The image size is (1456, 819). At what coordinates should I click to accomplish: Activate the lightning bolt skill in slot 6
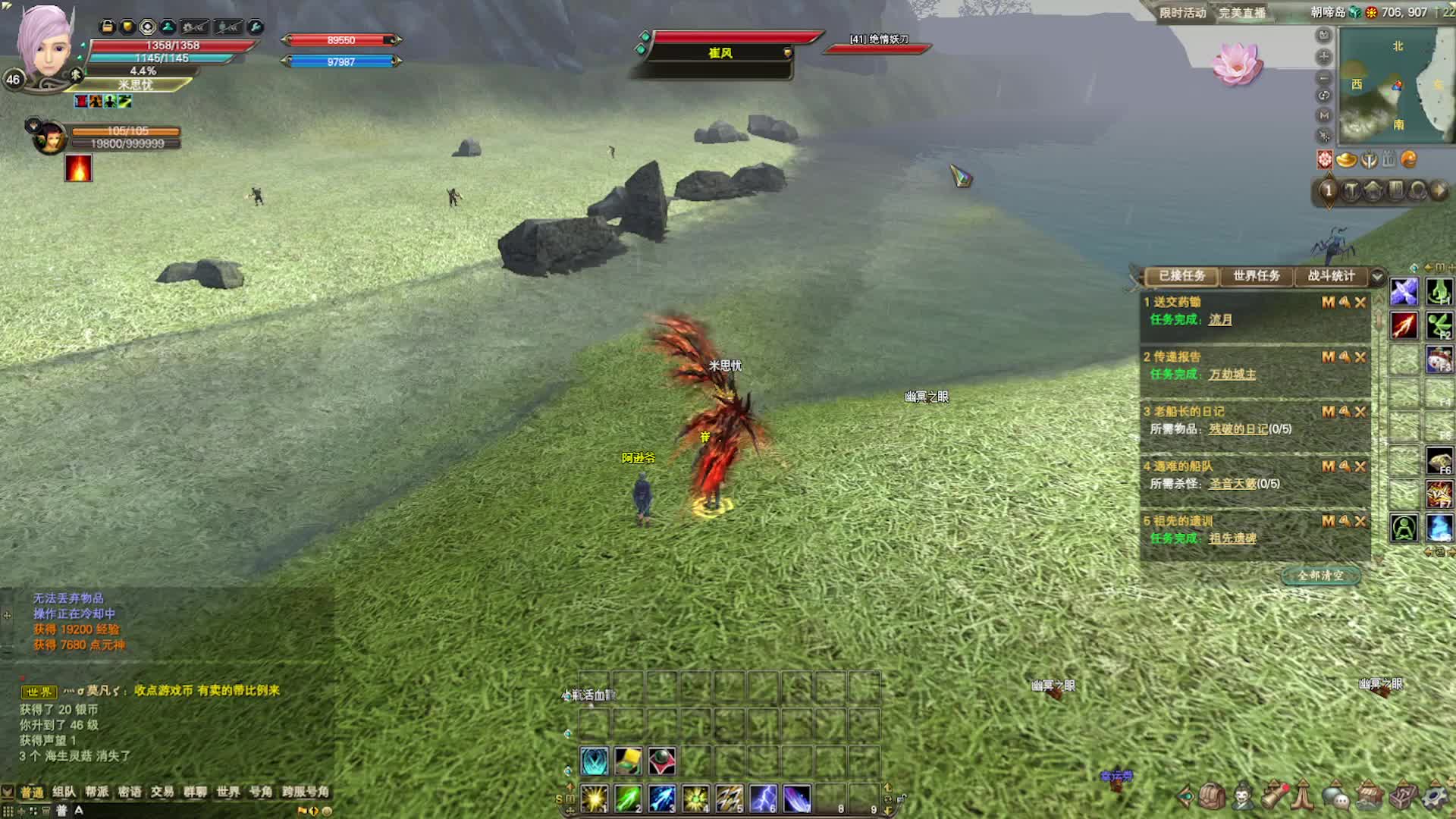[x=763, y=799]
